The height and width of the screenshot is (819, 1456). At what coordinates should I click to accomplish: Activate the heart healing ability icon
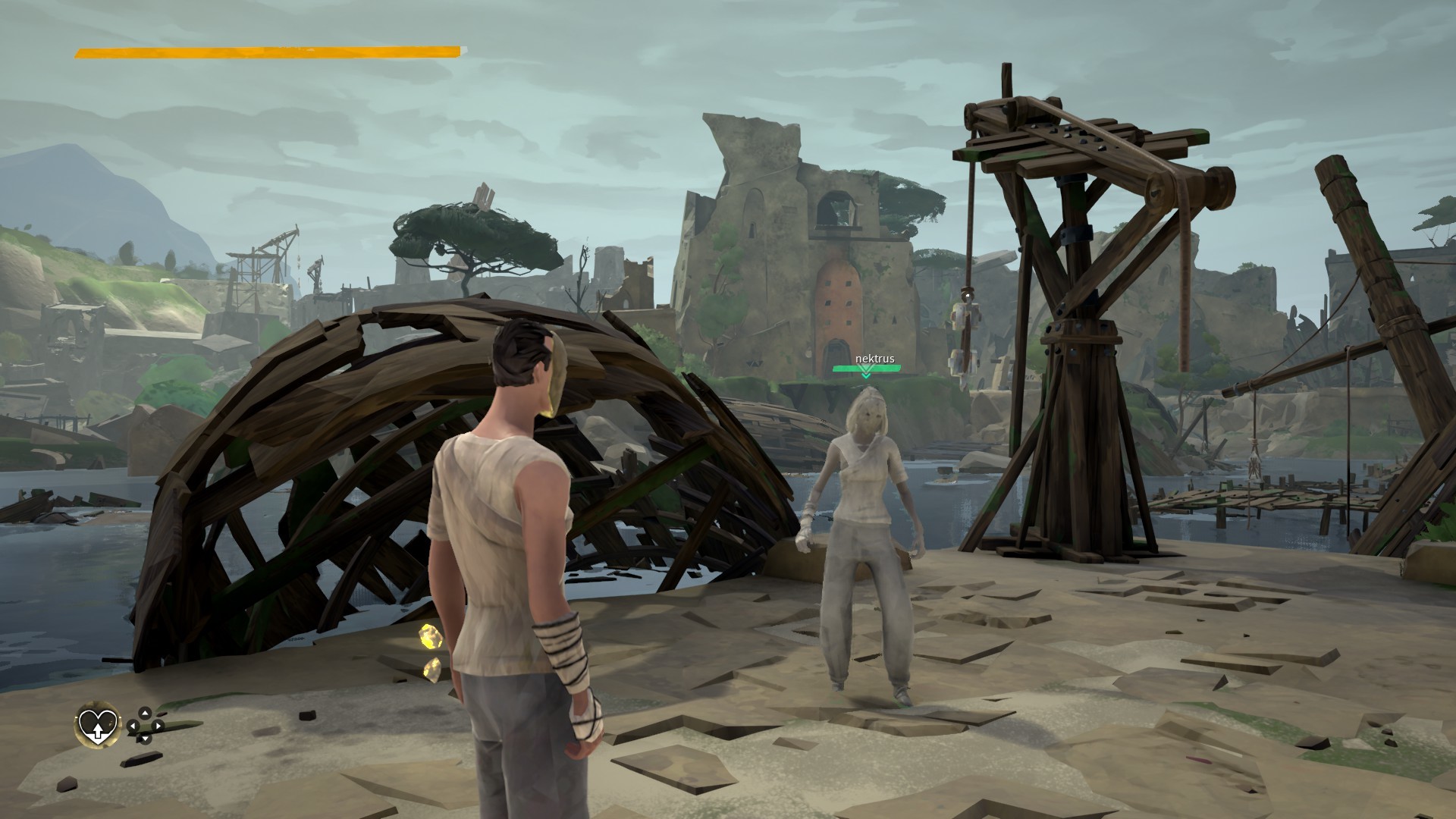pyautogui.click(x=99, y=724)
